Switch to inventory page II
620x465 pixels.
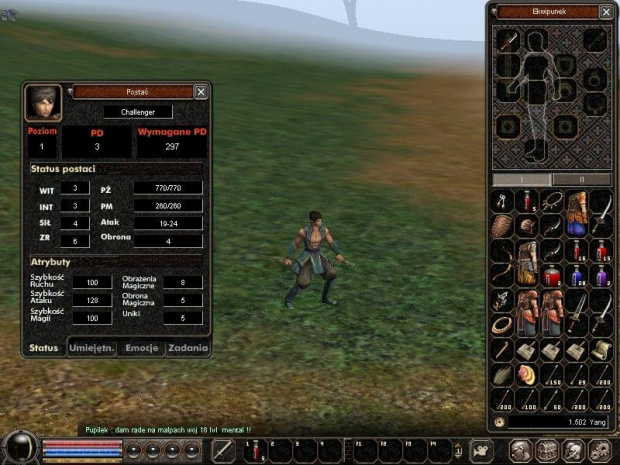point(581,179)
